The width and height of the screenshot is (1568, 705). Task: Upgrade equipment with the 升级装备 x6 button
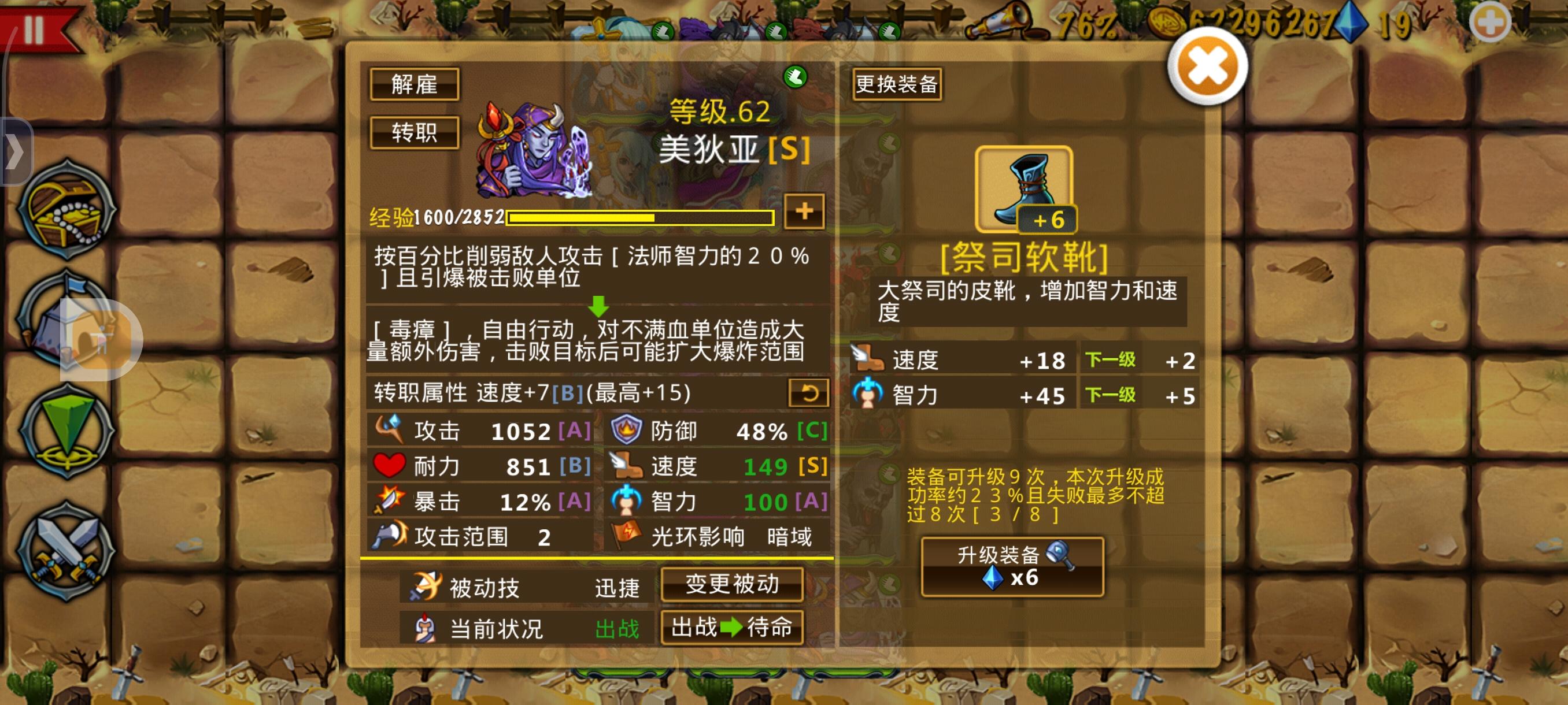tap(1014, 567)
